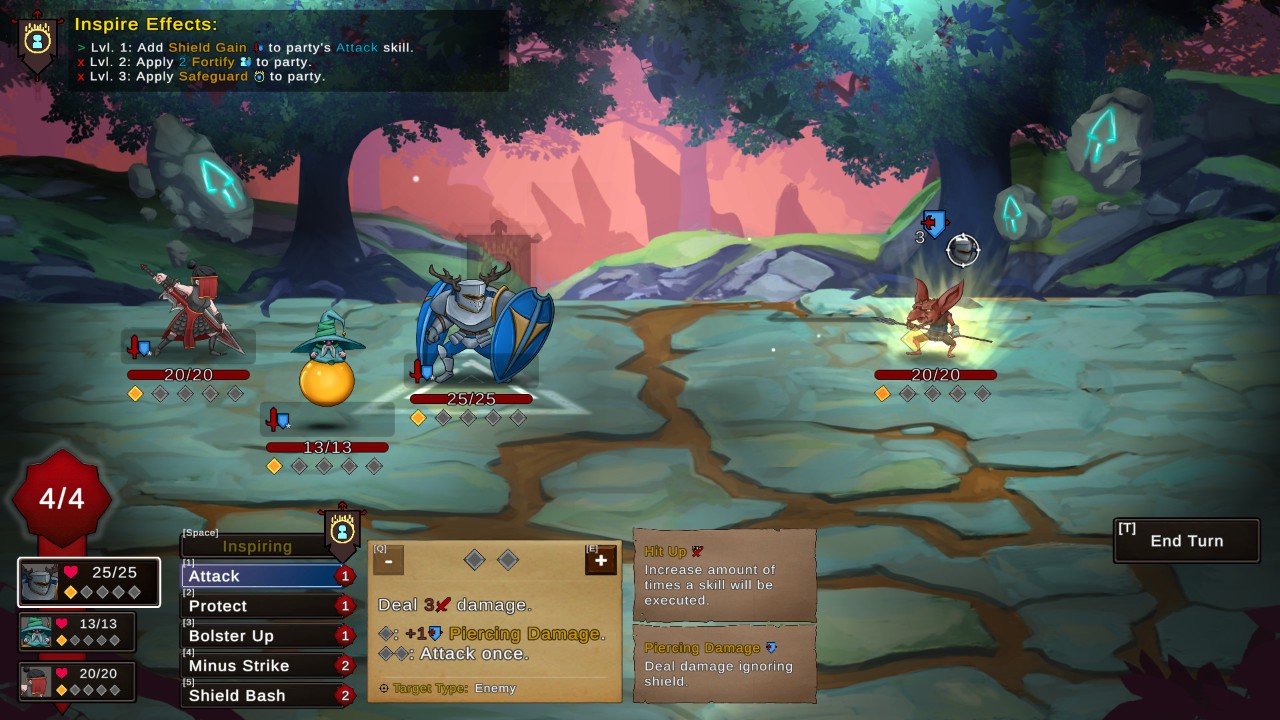Pick the Bolster Up skill
The image size is (1280, 720).
pyautogui.click(x=262, y=636)
